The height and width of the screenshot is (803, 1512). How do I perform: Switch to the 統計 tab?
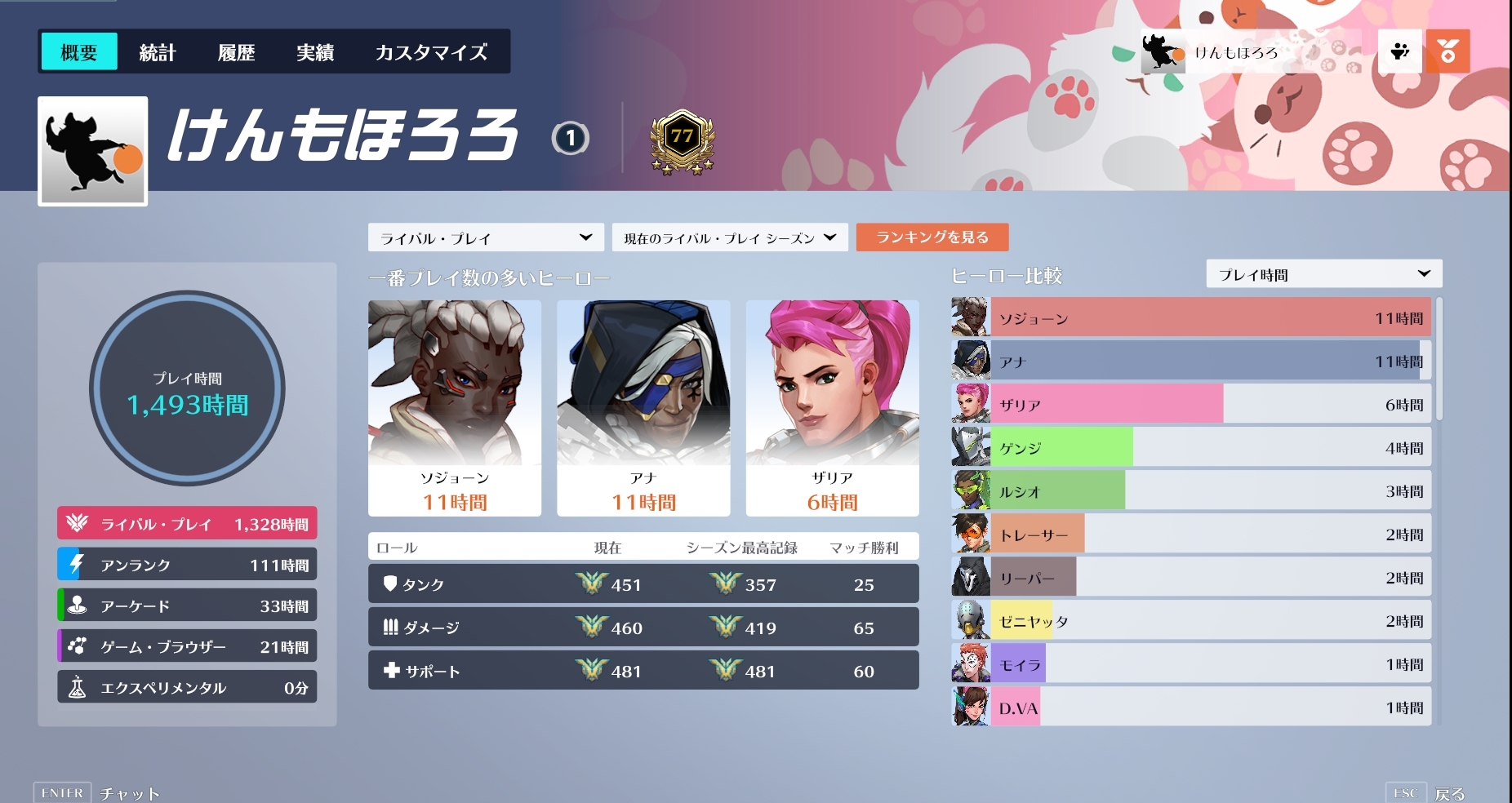coord(158,51)
